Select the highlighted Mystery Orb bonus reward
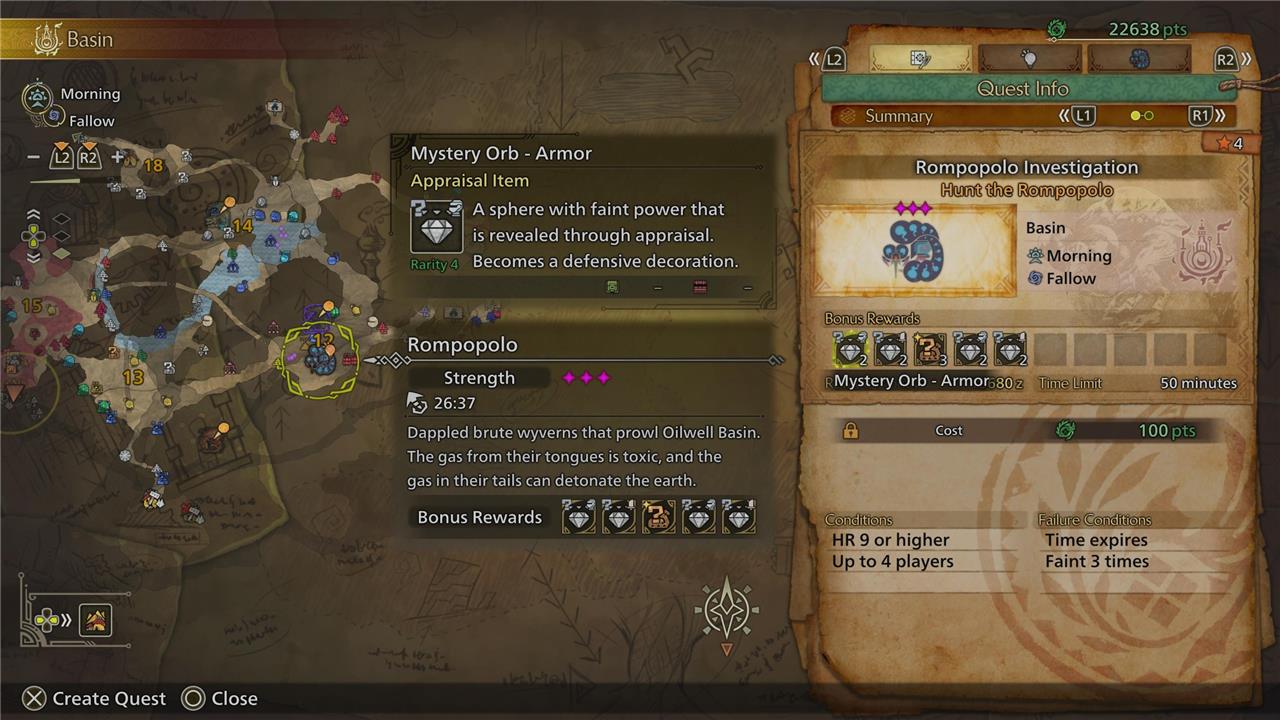 pos(850,349)
